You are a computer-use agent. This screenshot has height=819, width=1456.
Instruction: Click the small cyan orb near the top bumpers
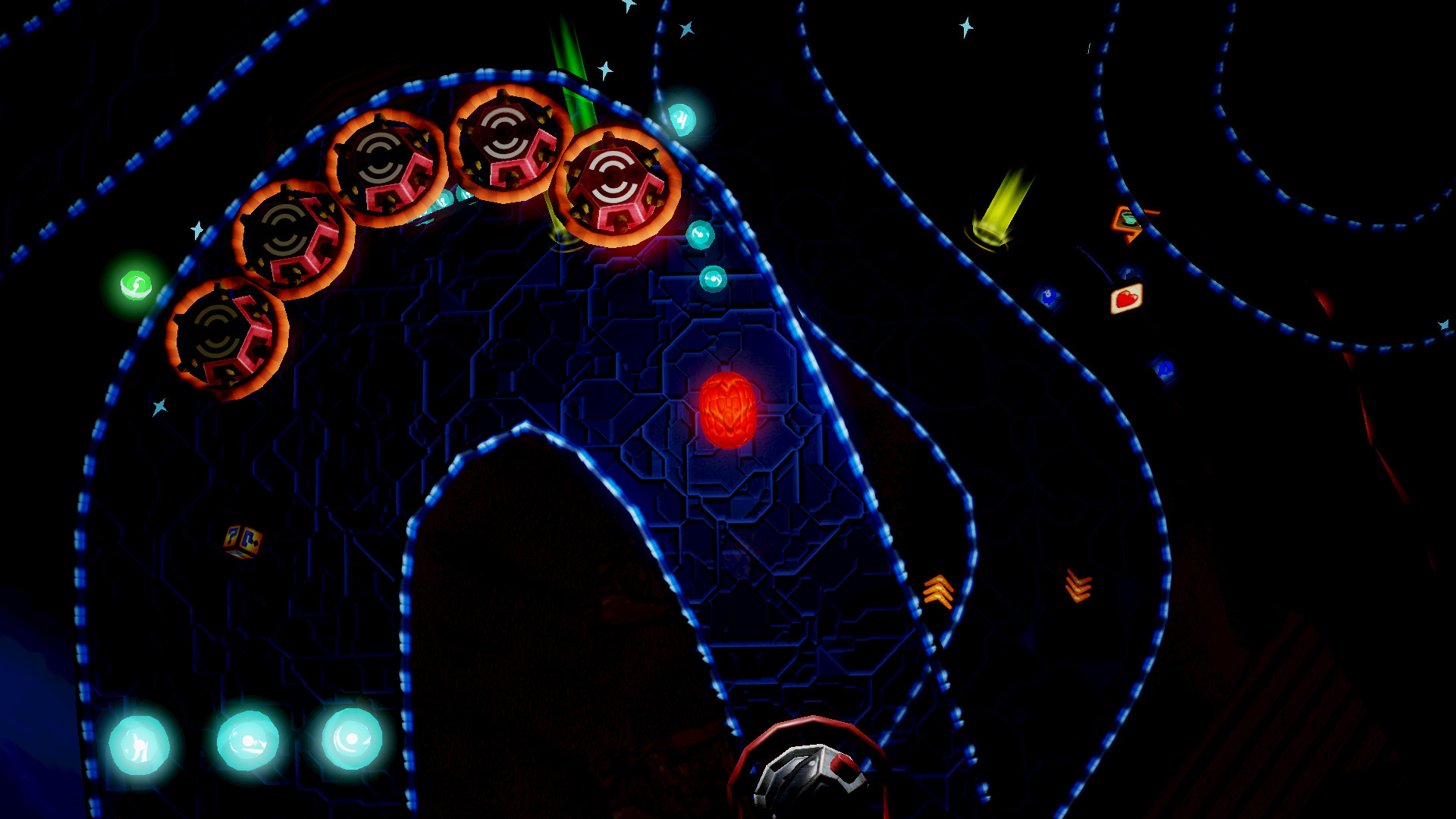(x=681, y=118)
